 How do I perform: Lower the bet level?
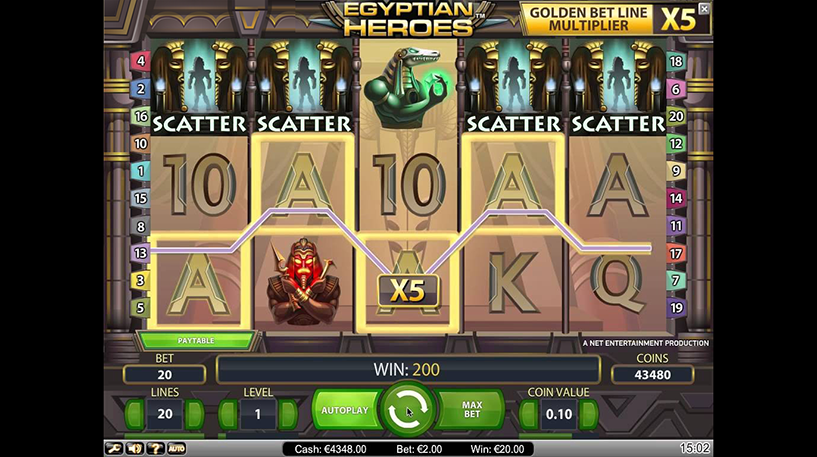226,415
